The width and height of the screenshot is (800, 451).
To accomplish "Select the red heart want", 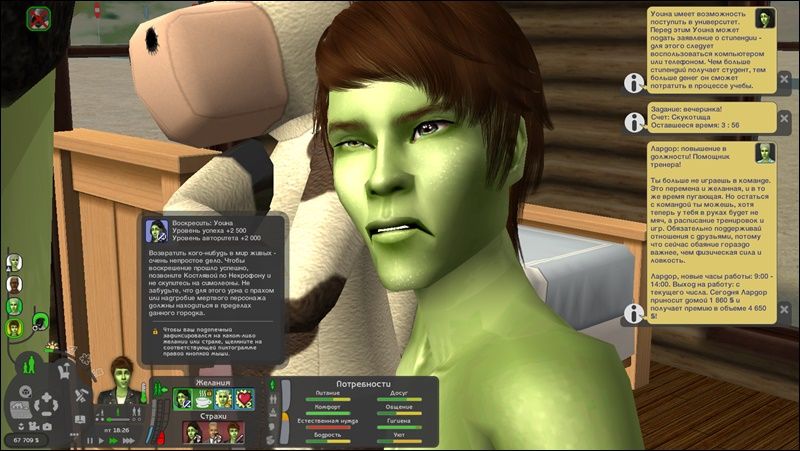I will (x=244, y=399).
